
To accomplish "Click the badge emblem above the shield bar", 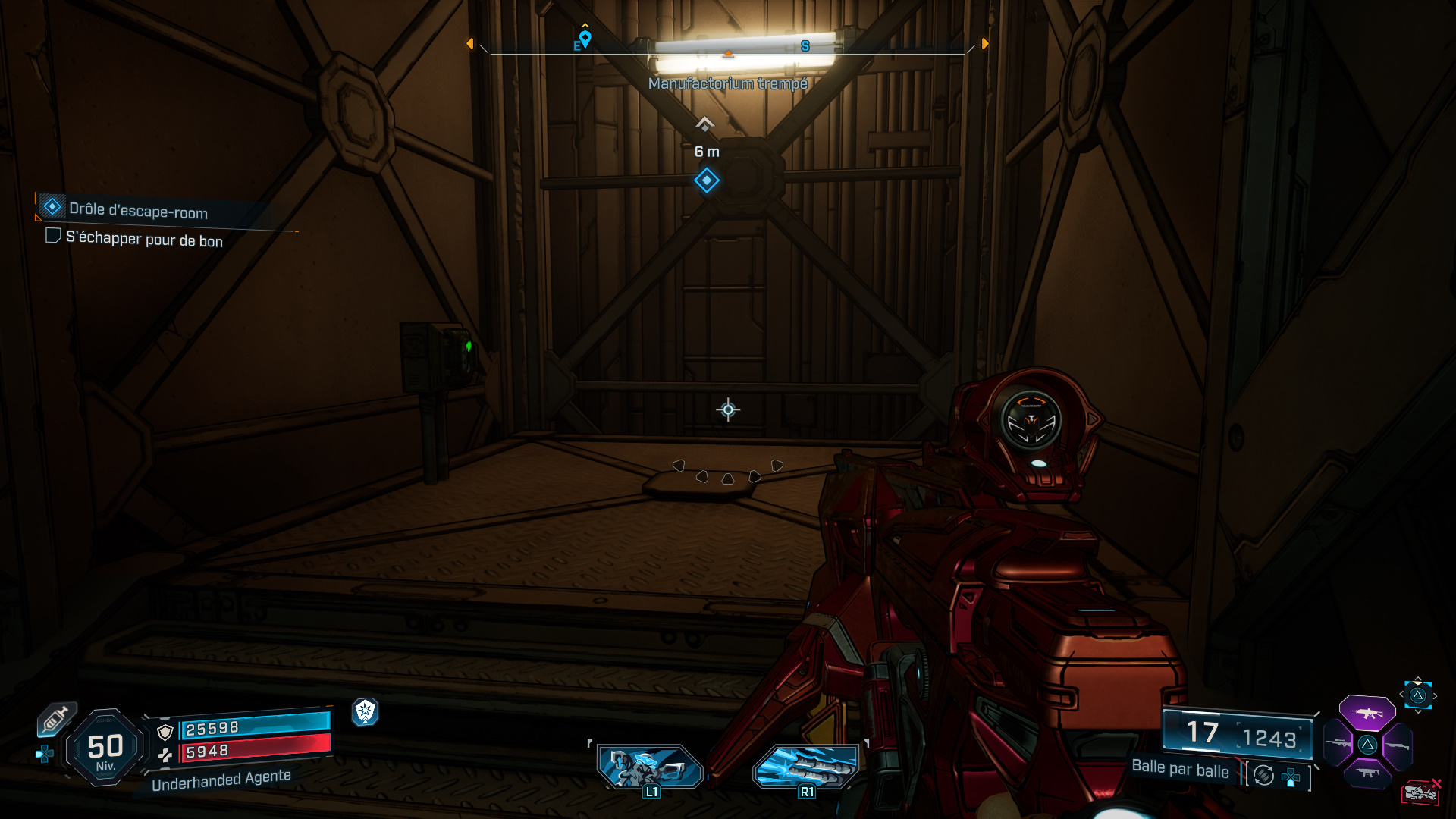I will pos(366,714).
